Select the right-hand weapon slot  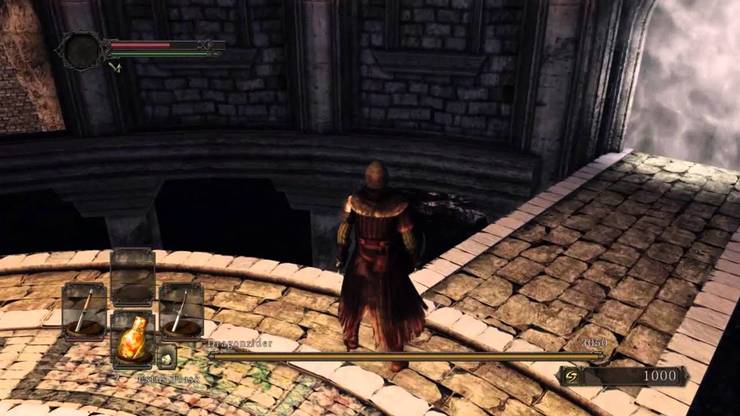(181, 311)
